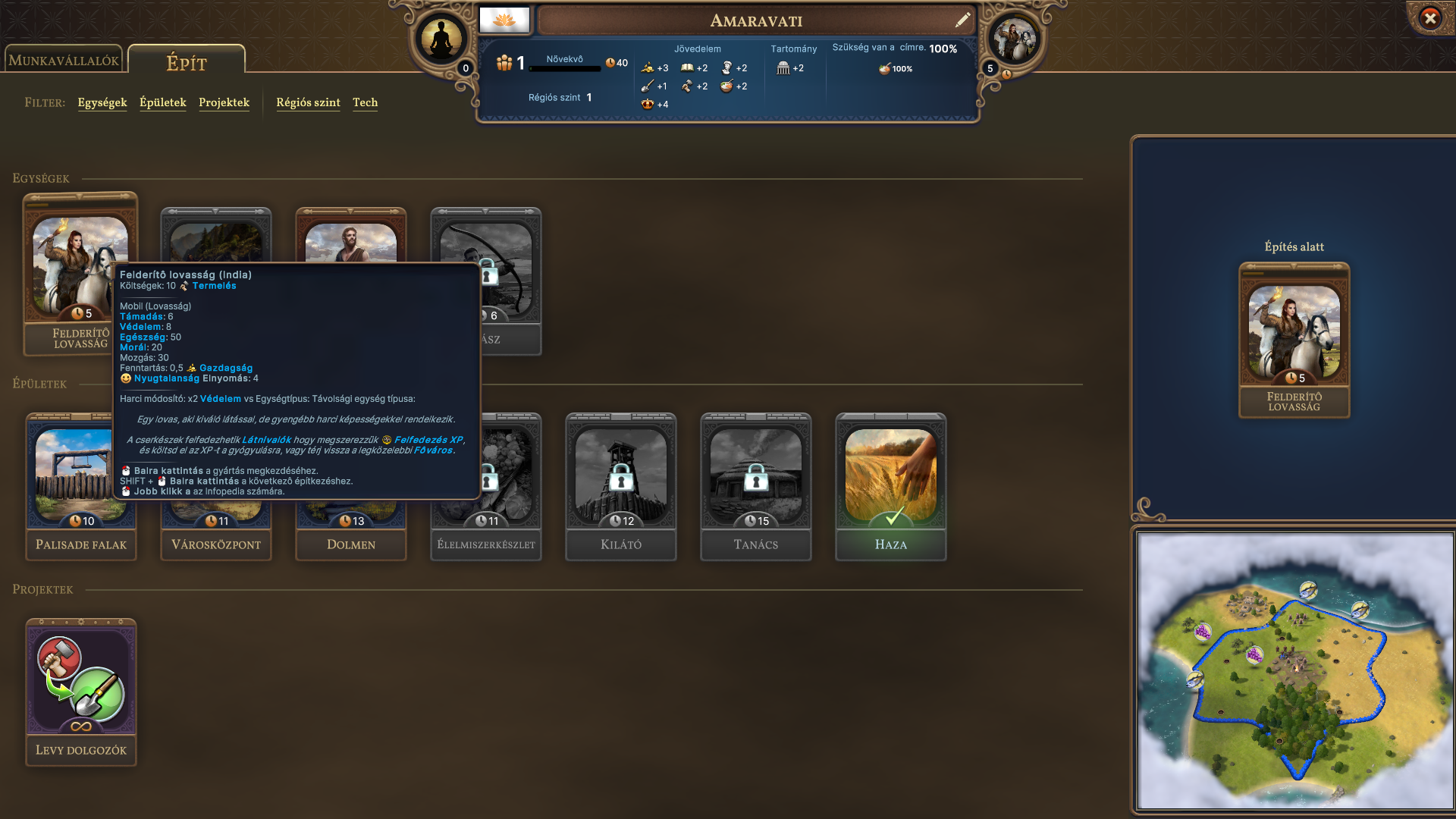The height and width of the screenshot is (819, 1456).
Task: Apply the Régiós szint filter
Action: click(x=308, y=102)
